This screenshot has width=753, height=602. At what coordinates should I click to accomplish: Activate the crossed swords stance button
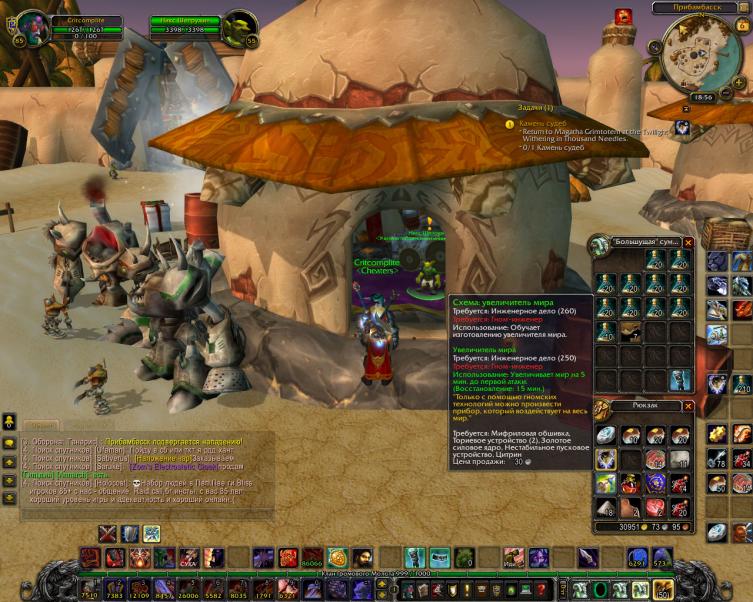107,533
